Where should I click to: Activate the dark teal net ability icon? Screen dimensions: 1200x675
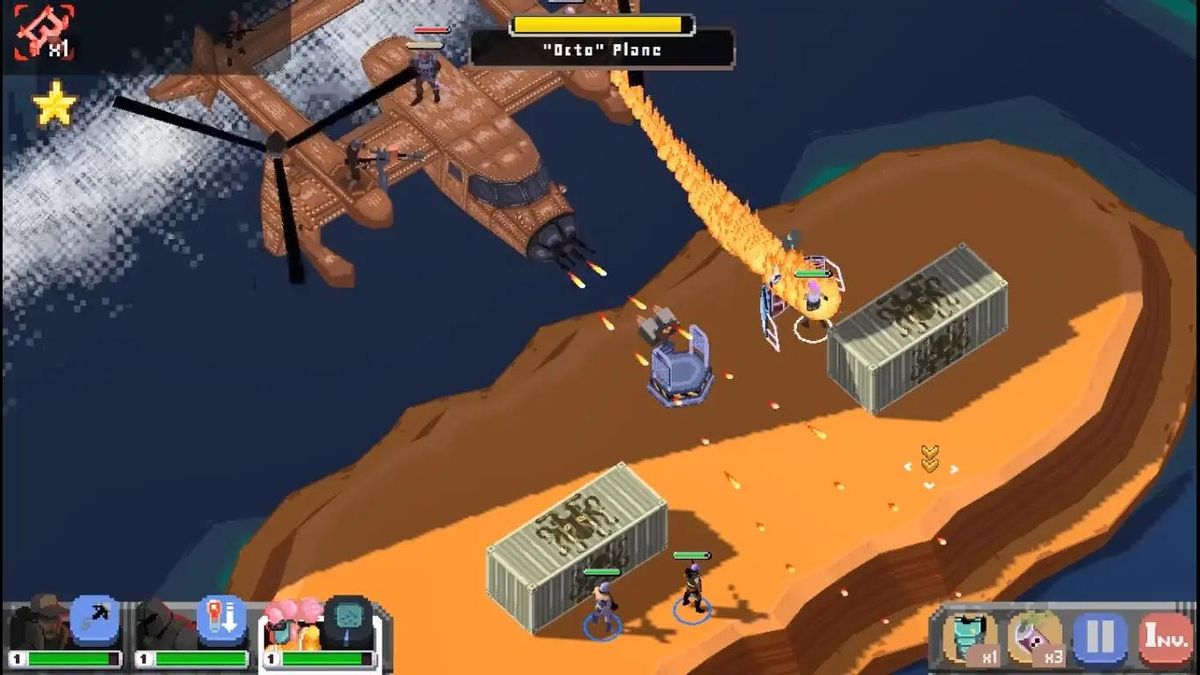click(x=348, y=621)
